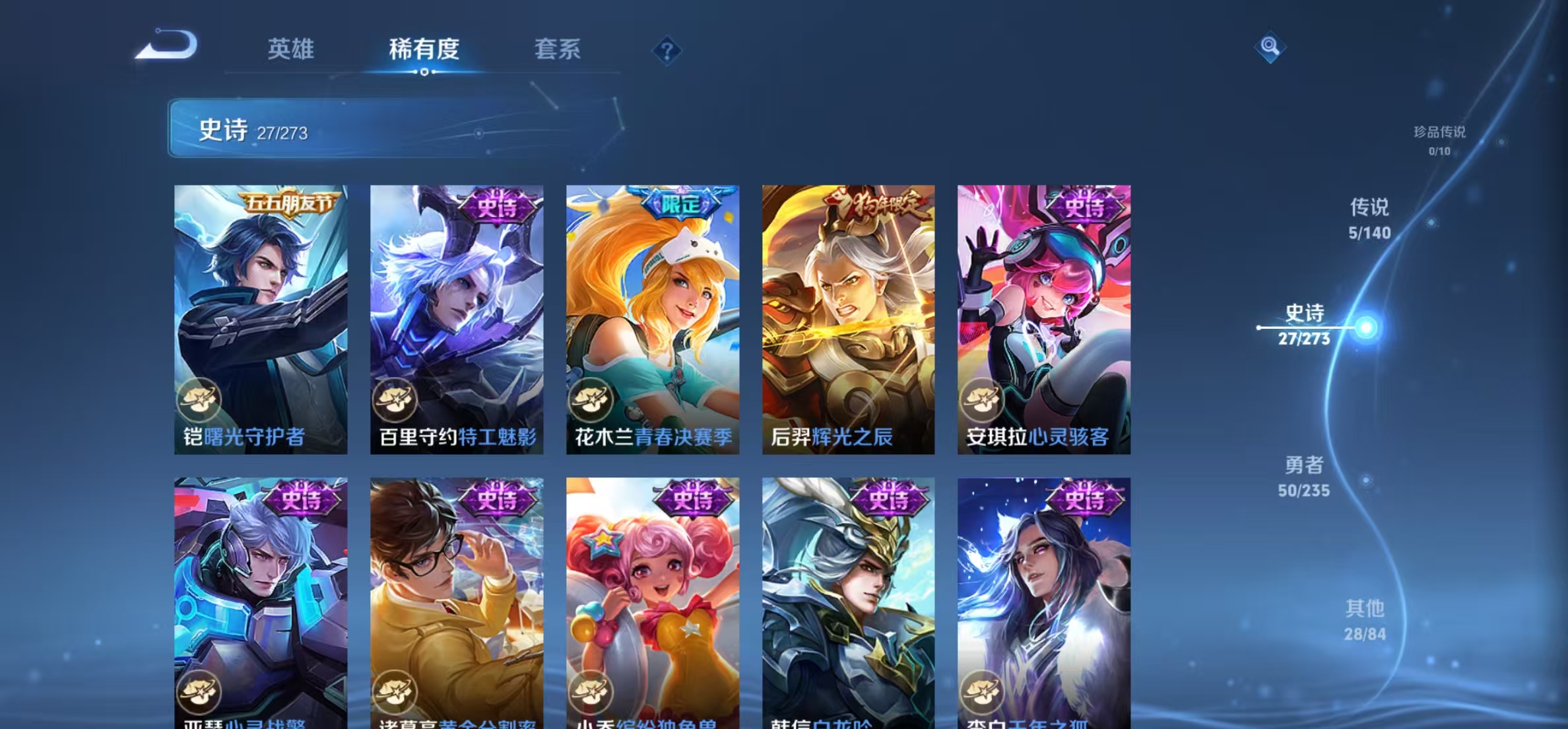Screen dimensions: 1568x729
Task: Switch to the 英雄 tab
Action: [291, 50]
